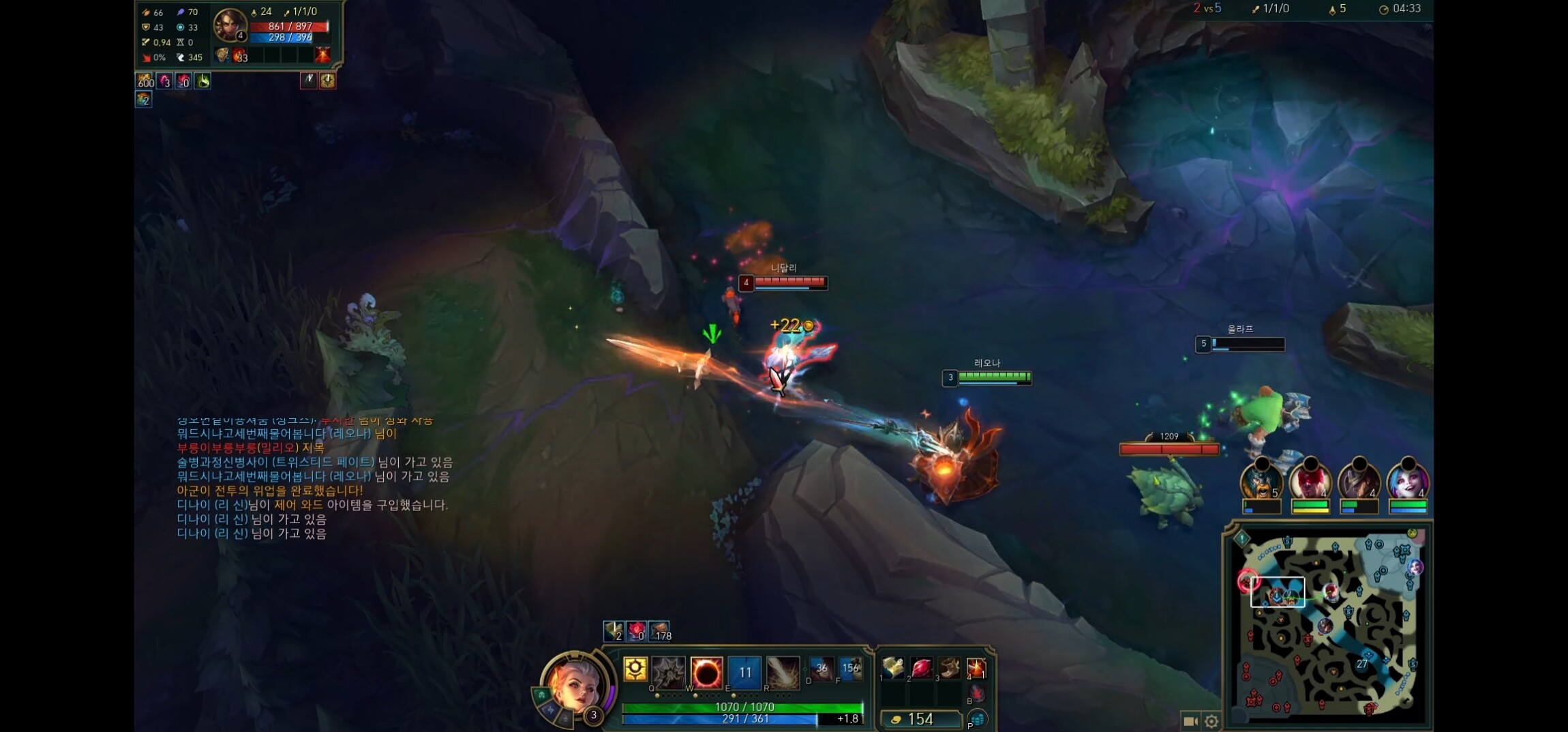
Task: Use the F summoner spell
Action: 849,669
